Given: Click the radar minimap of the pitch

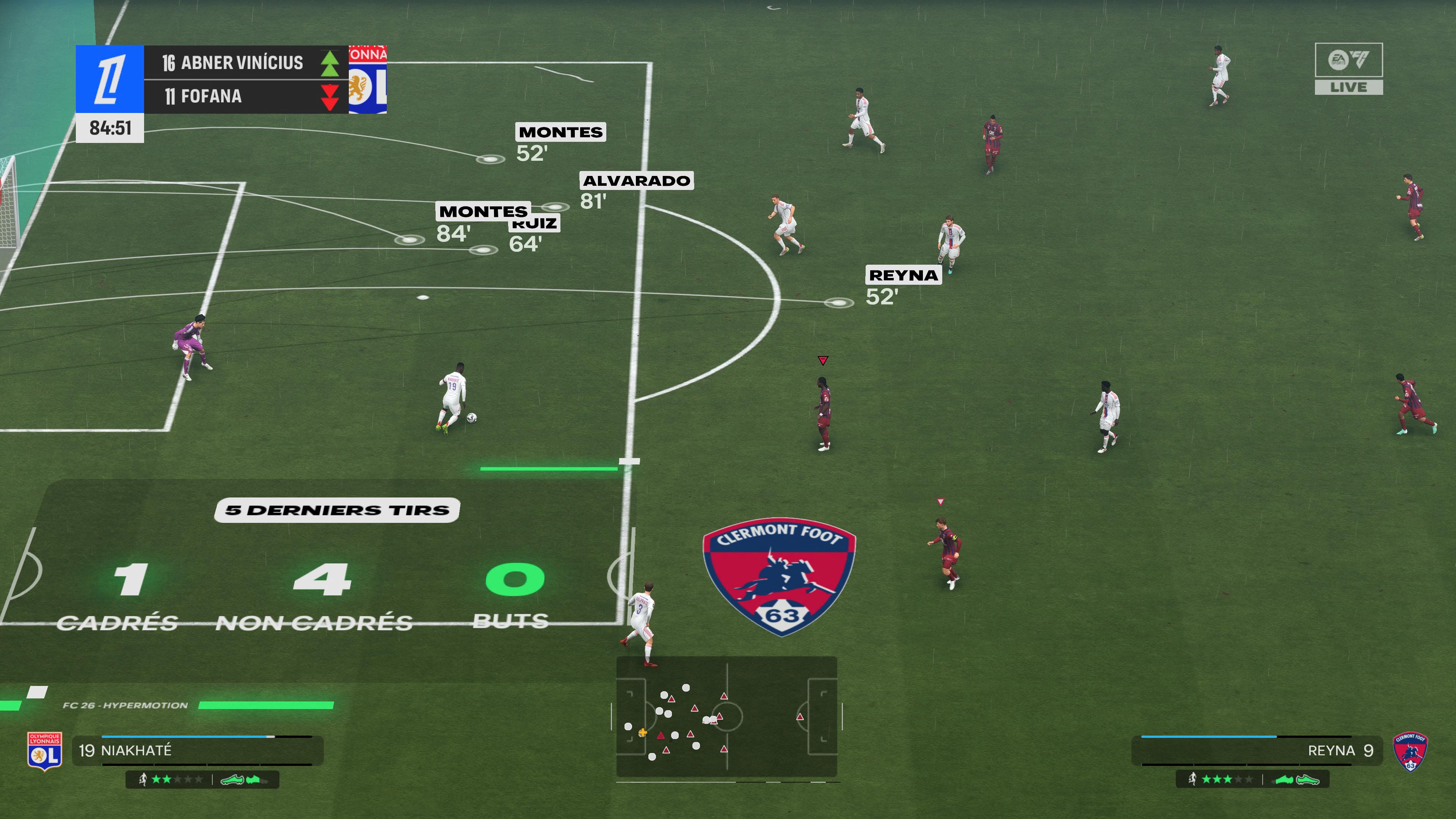Looking at the screenshot, I should pos(726,717).
